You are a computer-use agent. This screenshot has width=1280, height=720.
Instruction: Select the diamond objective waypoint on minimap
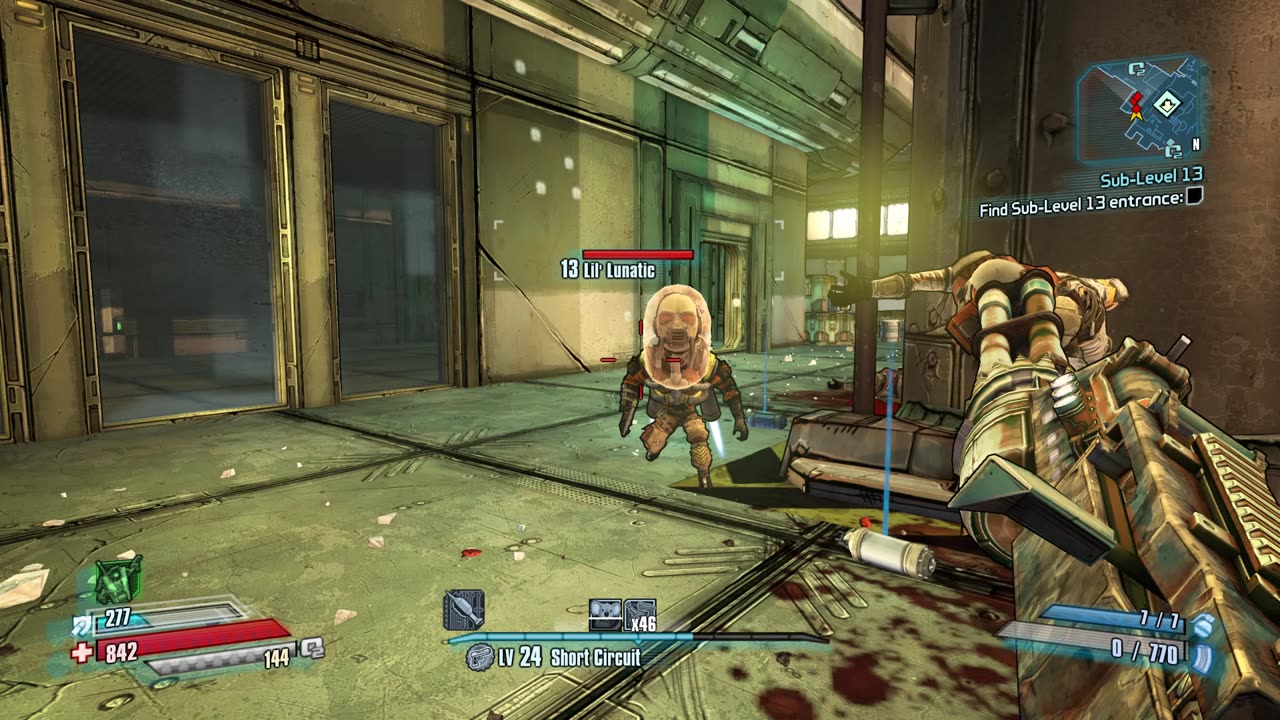(x=1166, y=103)
